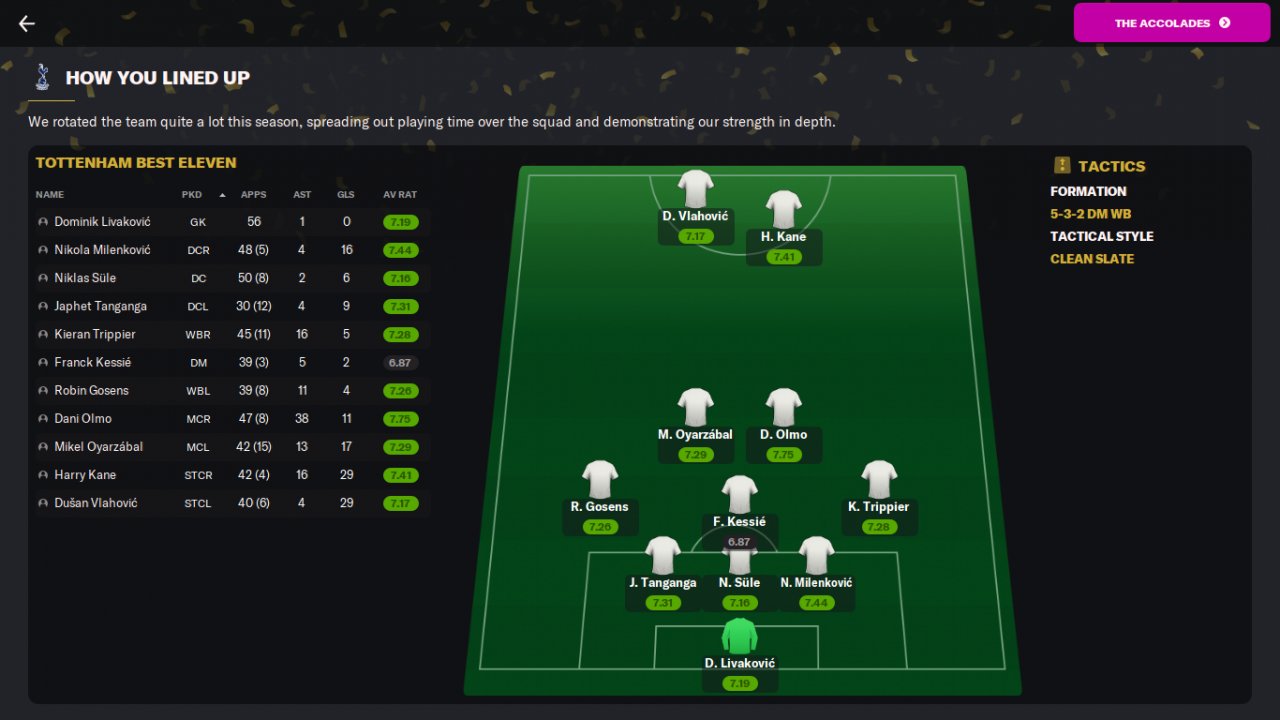
Task: Select Robin Gosens in the table
Action: point(91,390)
